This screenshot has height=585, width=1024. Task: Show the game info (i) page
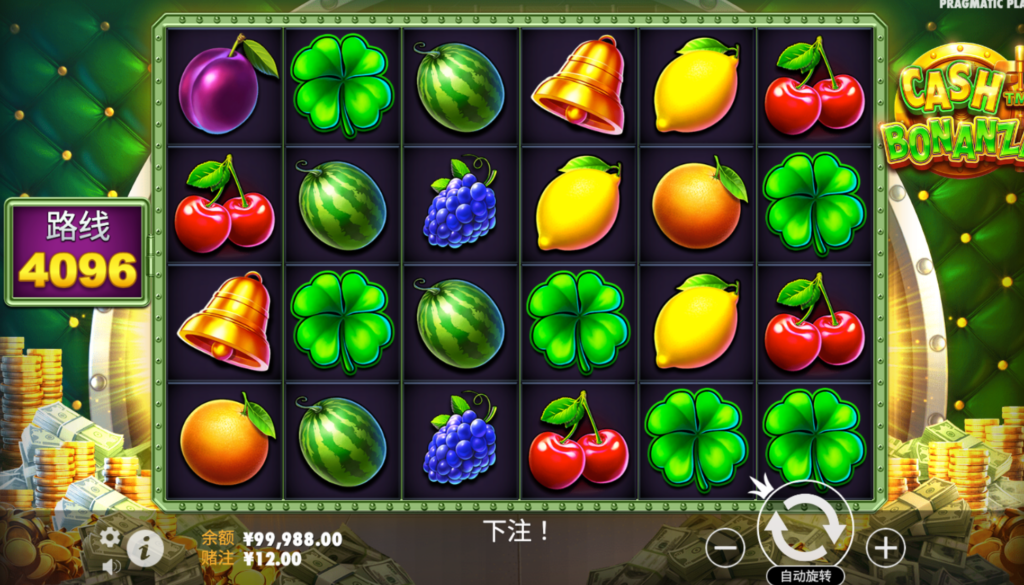click(145, 546)
